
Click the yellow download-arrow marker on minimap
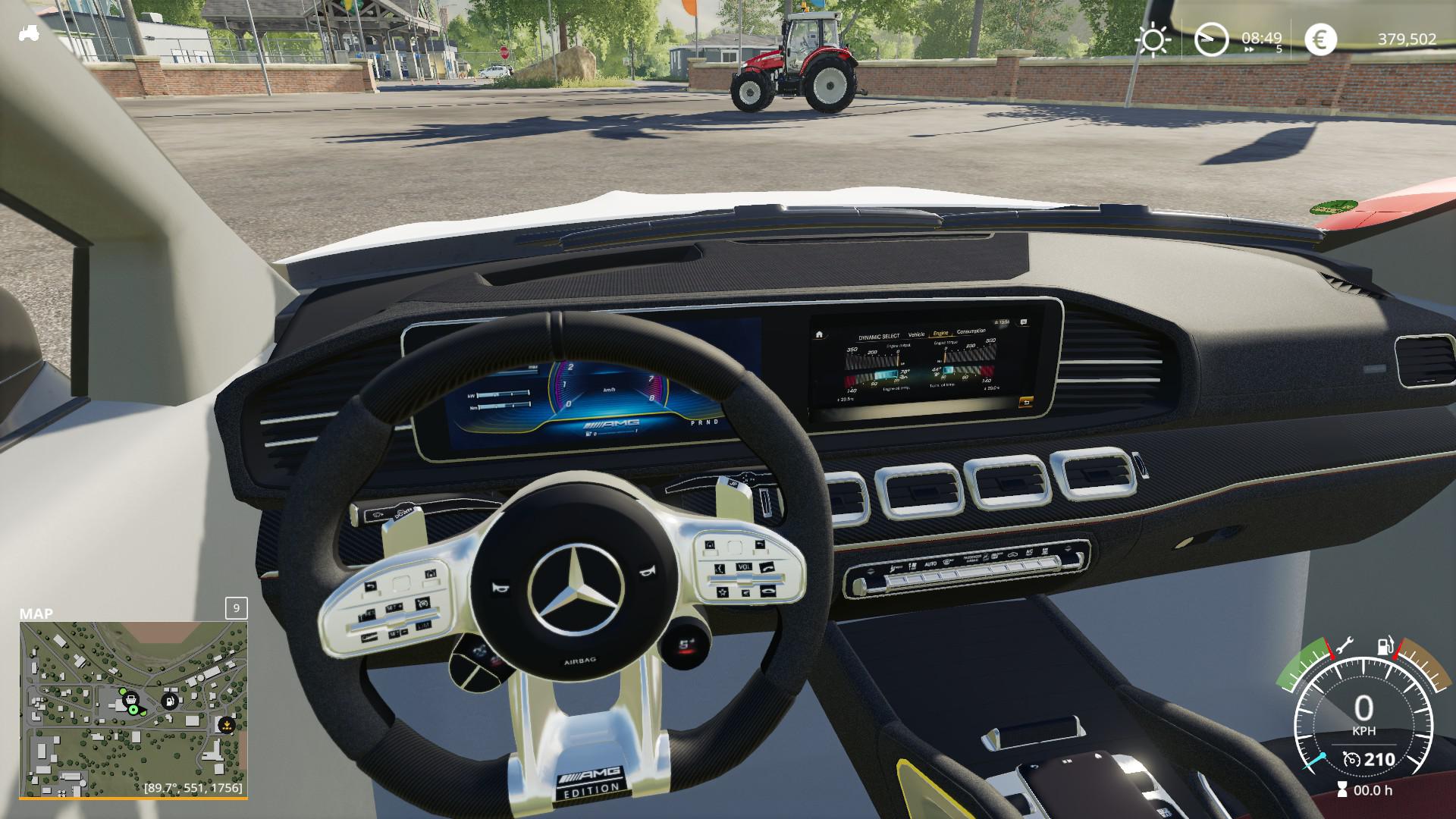point(225,724)
